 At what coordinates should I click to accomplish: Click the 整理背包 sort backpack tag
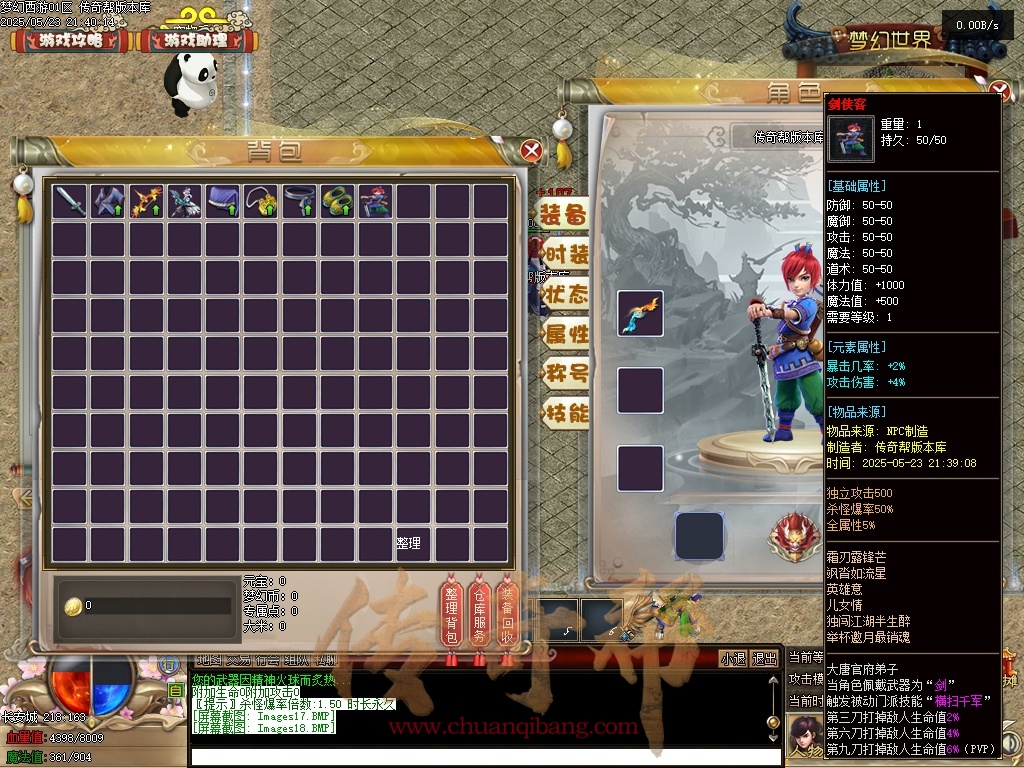point(452,615)
